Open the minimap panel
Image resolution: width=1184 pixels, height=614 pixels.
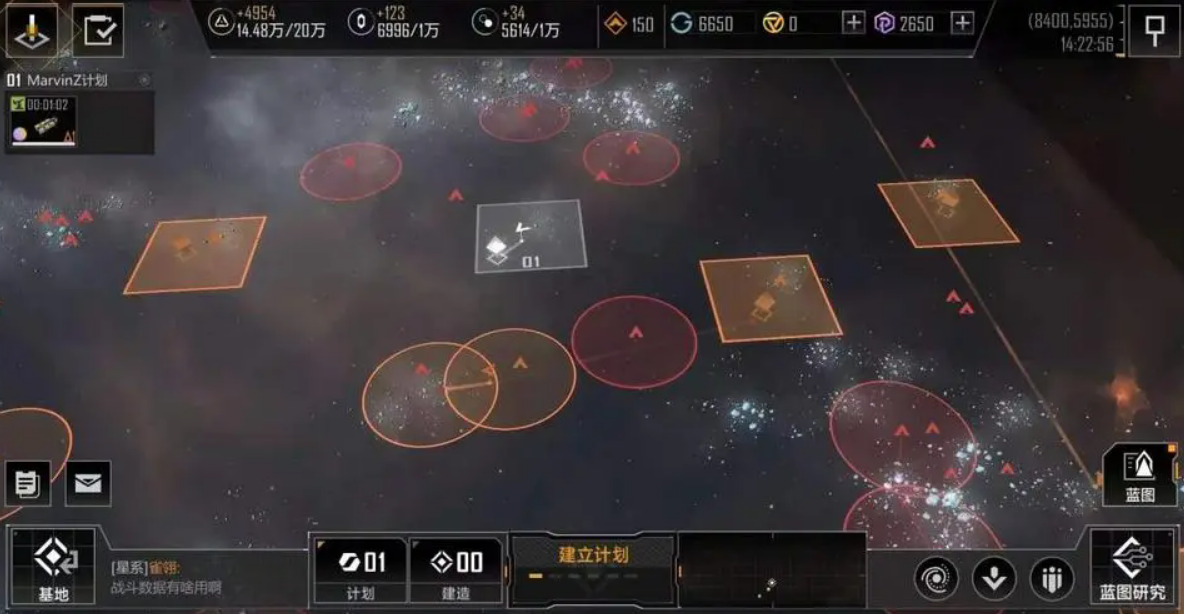(771, 569)
